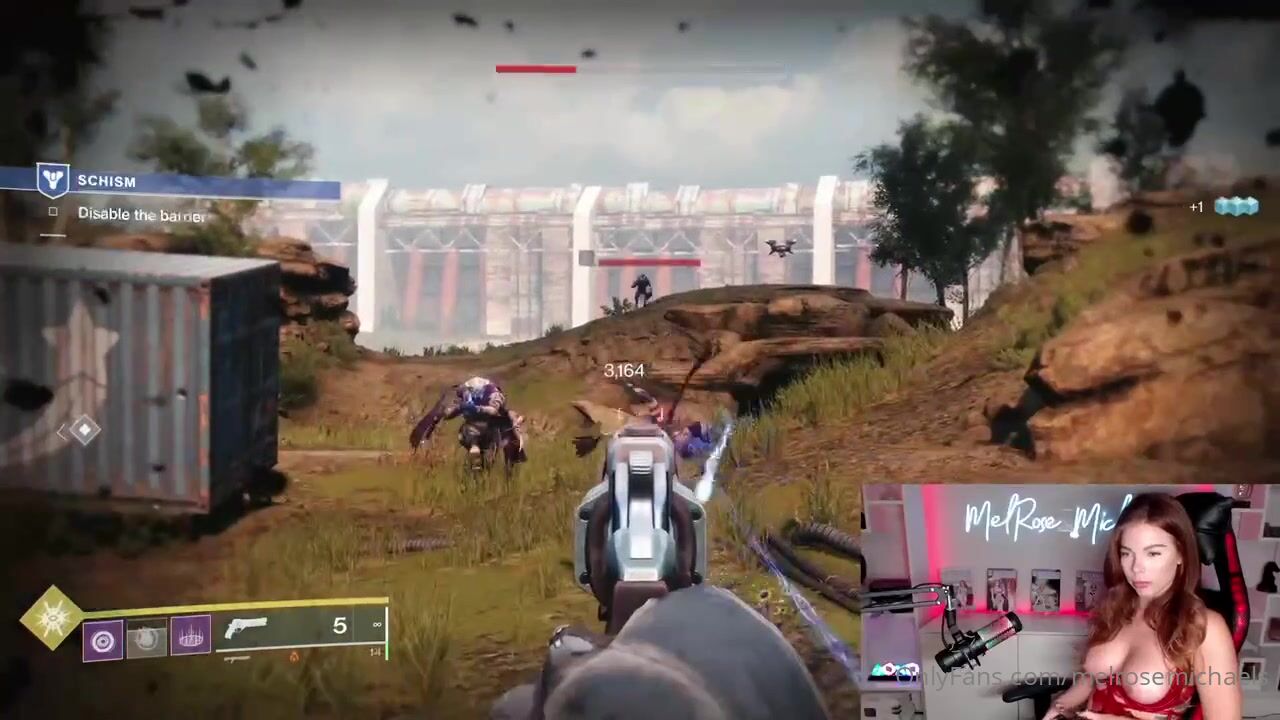This screenshot has height=720, width=1280.
Task: Click the streamer webcam overlay
Action: (1068, 602)
